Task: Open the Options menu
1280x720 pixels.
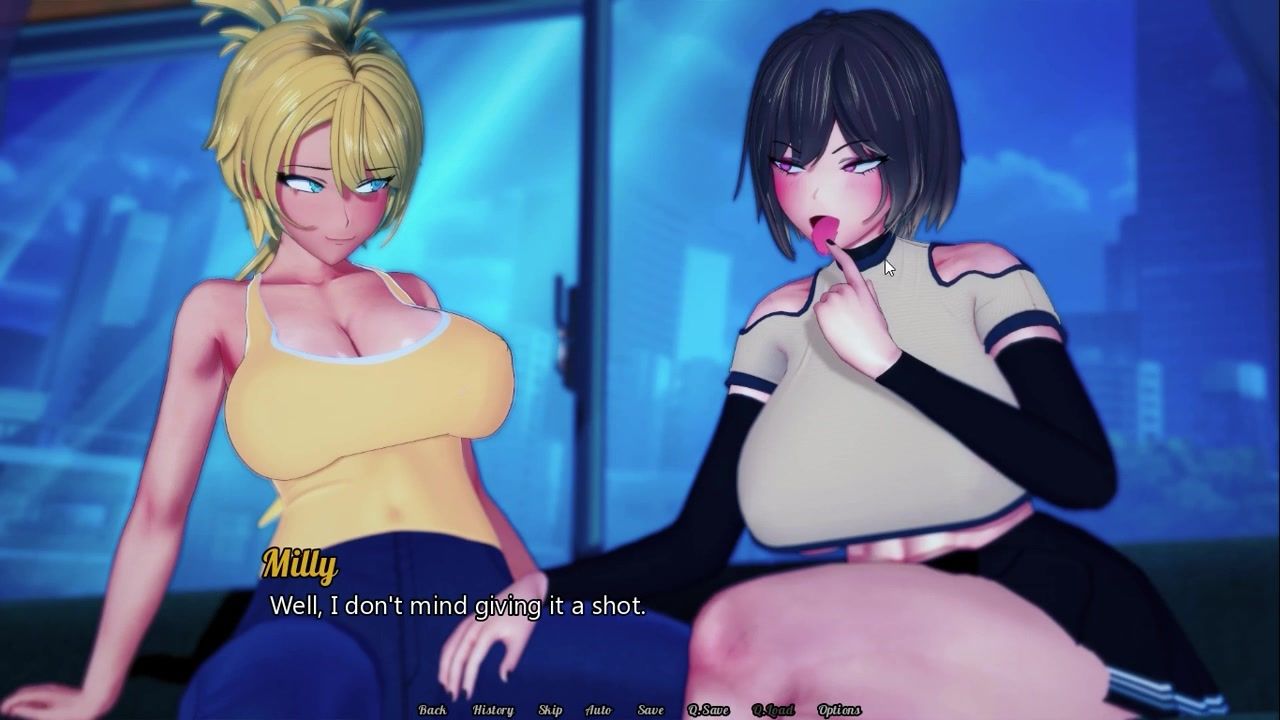Action: pos(839,710)
